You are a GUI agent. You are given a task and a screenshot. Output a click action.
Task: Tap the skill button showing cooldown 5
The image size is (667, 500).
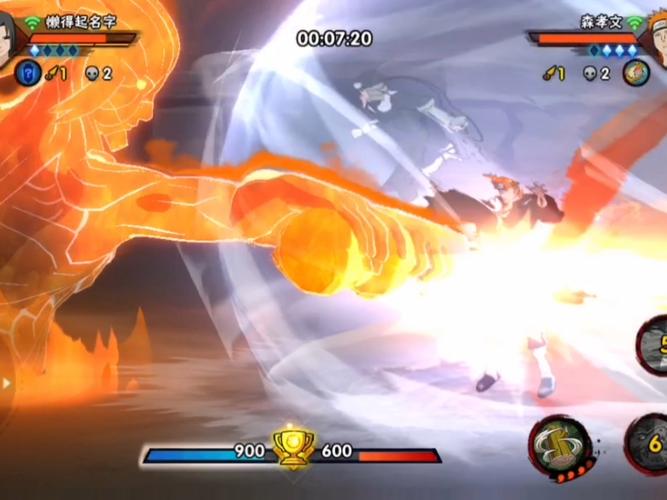[654, 345]
